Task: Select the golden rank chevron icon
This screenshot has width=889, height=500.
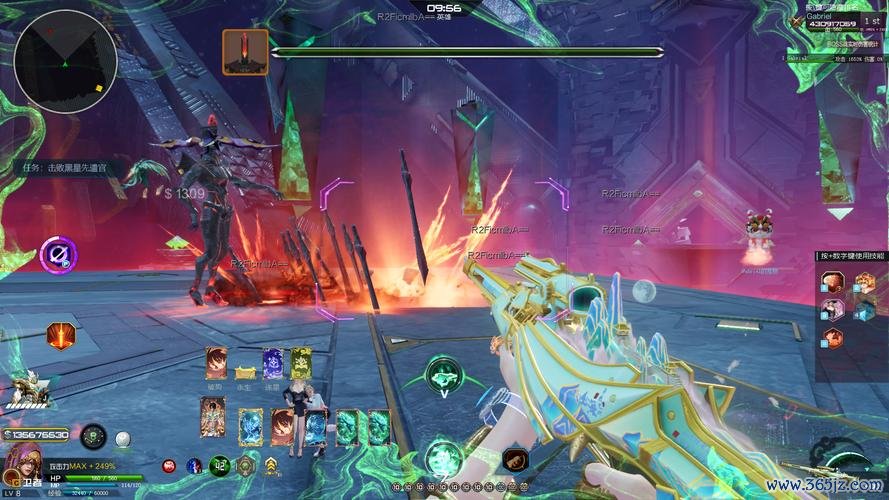Action: tap(270, 465)
